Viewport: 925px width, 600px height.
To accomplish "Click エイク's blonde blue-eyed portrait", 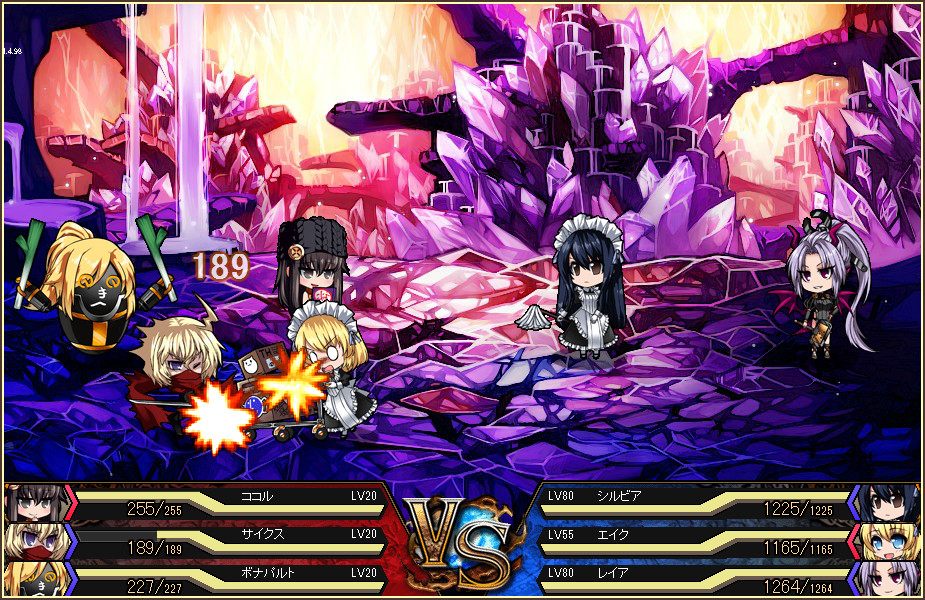I will pos(888,541).
